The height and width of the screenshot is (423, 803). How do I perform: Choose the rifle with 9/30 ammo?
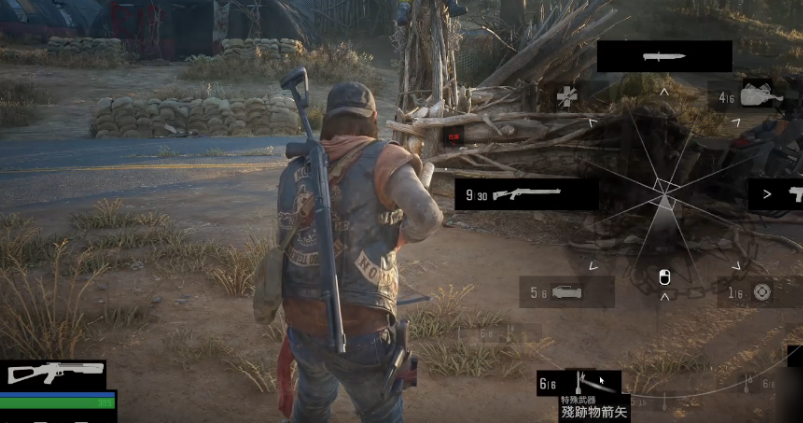tap(526, 194)
